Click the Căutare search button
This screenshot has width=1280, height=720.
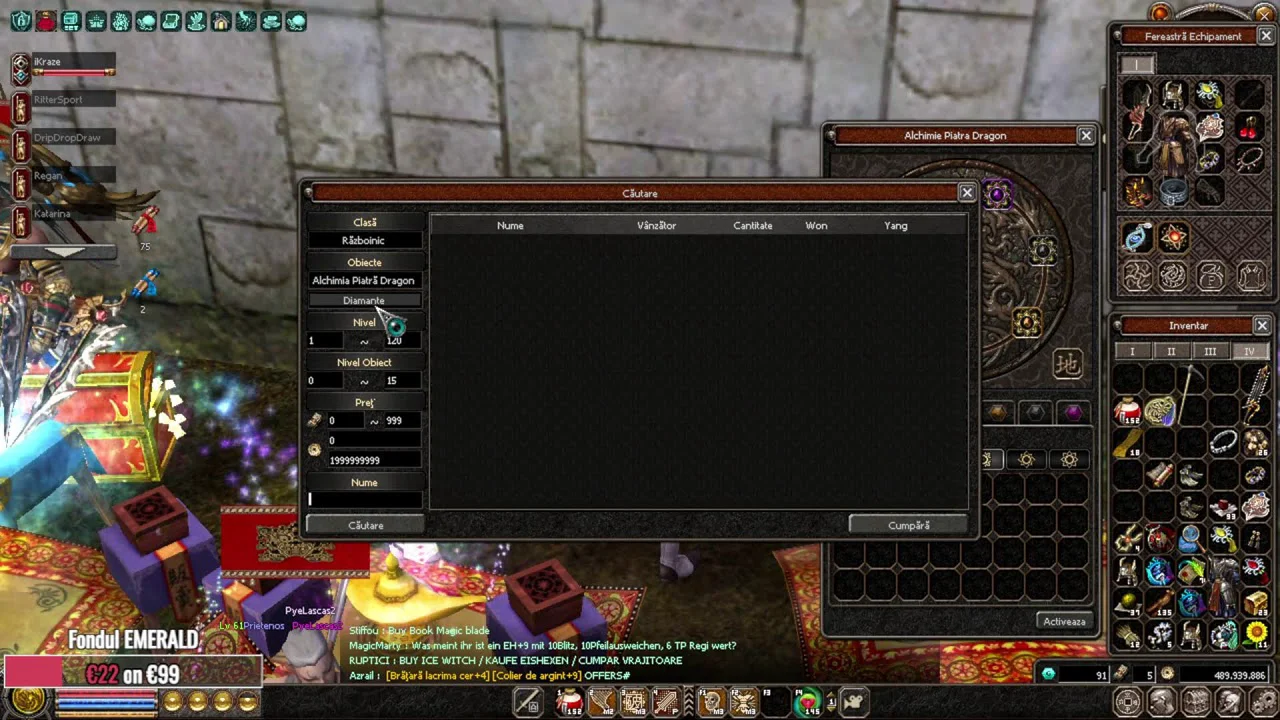click(365, 525)
